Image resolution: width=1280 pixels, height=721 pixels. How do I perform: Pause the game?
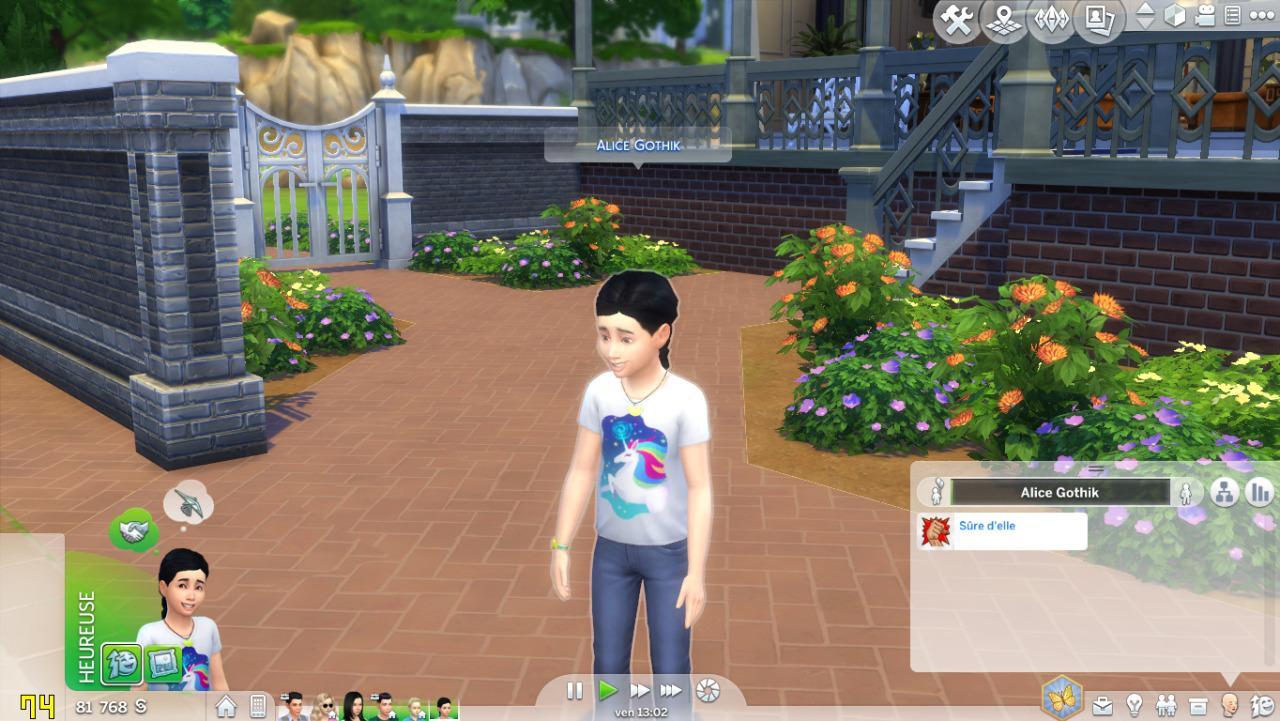[575, 690]
